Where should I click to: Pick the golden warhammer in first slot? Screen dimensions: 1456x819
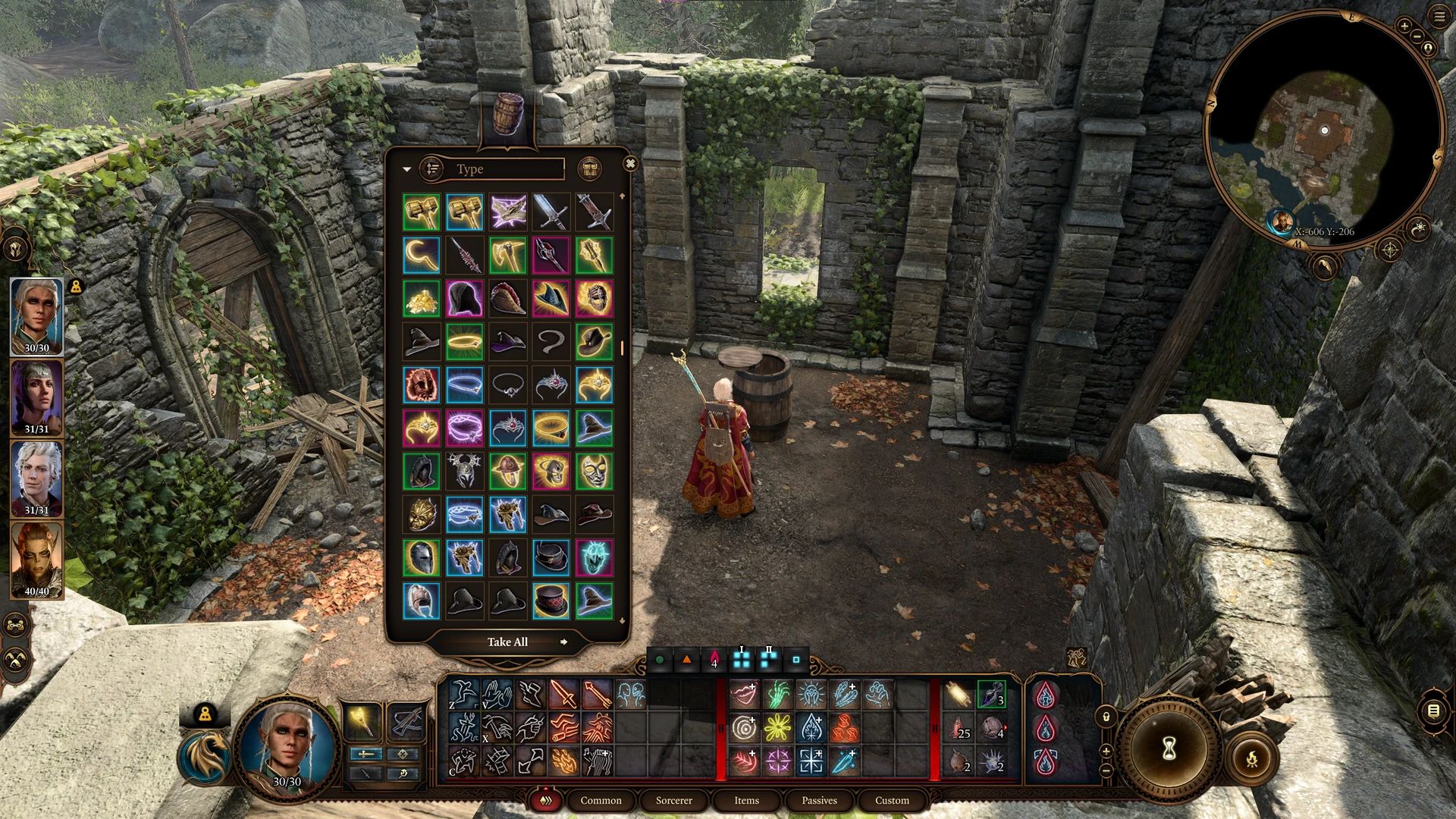[x=422, y=212]
